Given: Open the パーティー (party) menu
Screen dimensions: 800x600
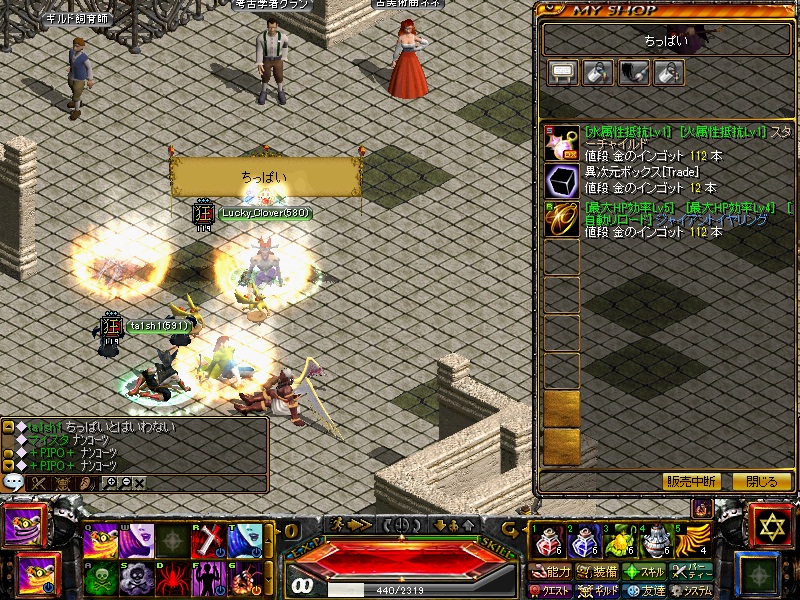Looking at the screenshot, I should click(694, 572).
